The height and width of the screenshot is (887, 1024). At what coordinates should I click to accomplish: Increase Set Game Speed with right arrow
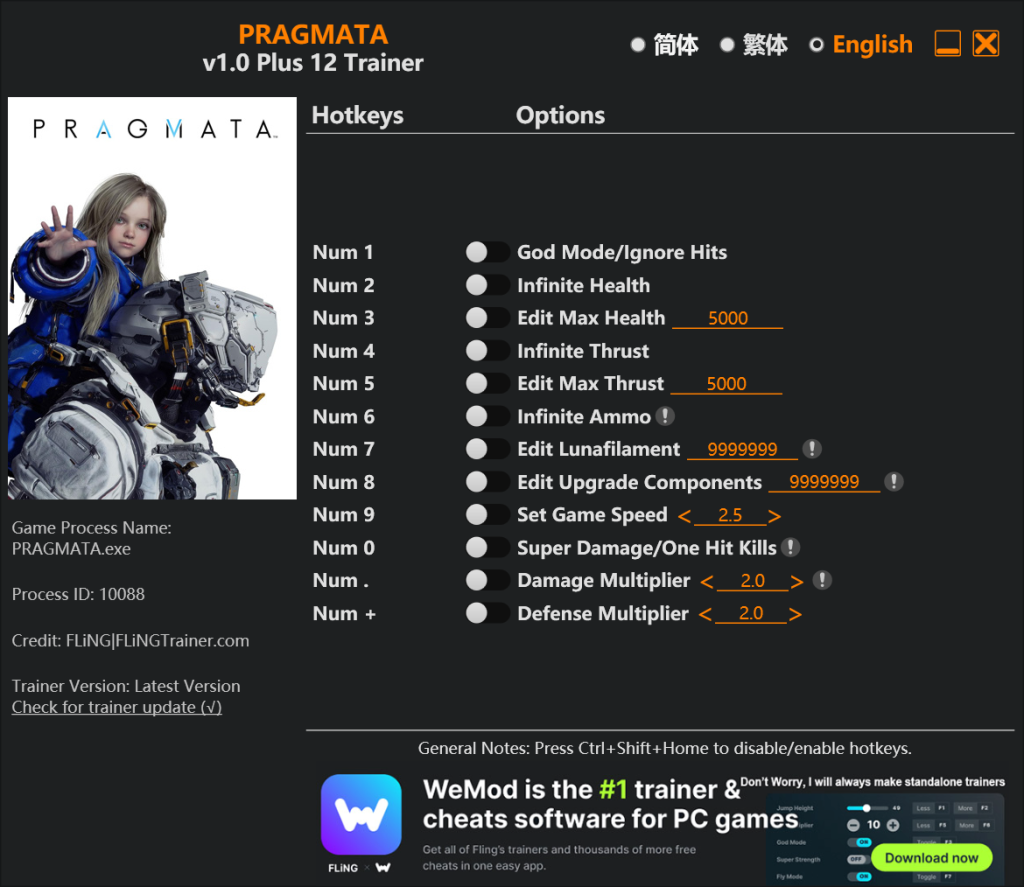[x=775, y=516]
